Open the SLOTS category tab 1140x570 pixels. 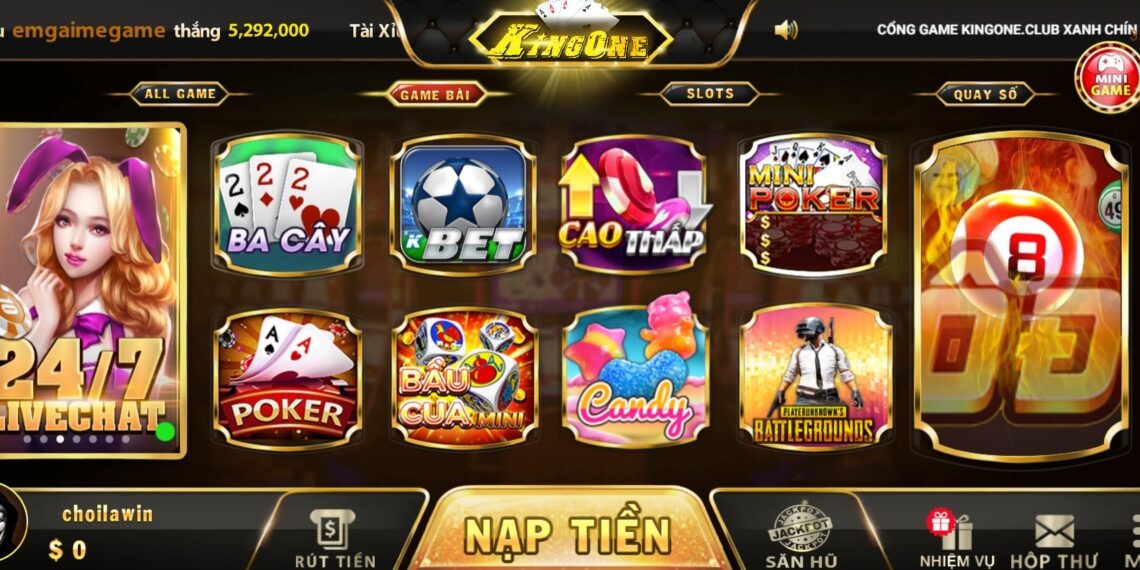click(710, 94)
